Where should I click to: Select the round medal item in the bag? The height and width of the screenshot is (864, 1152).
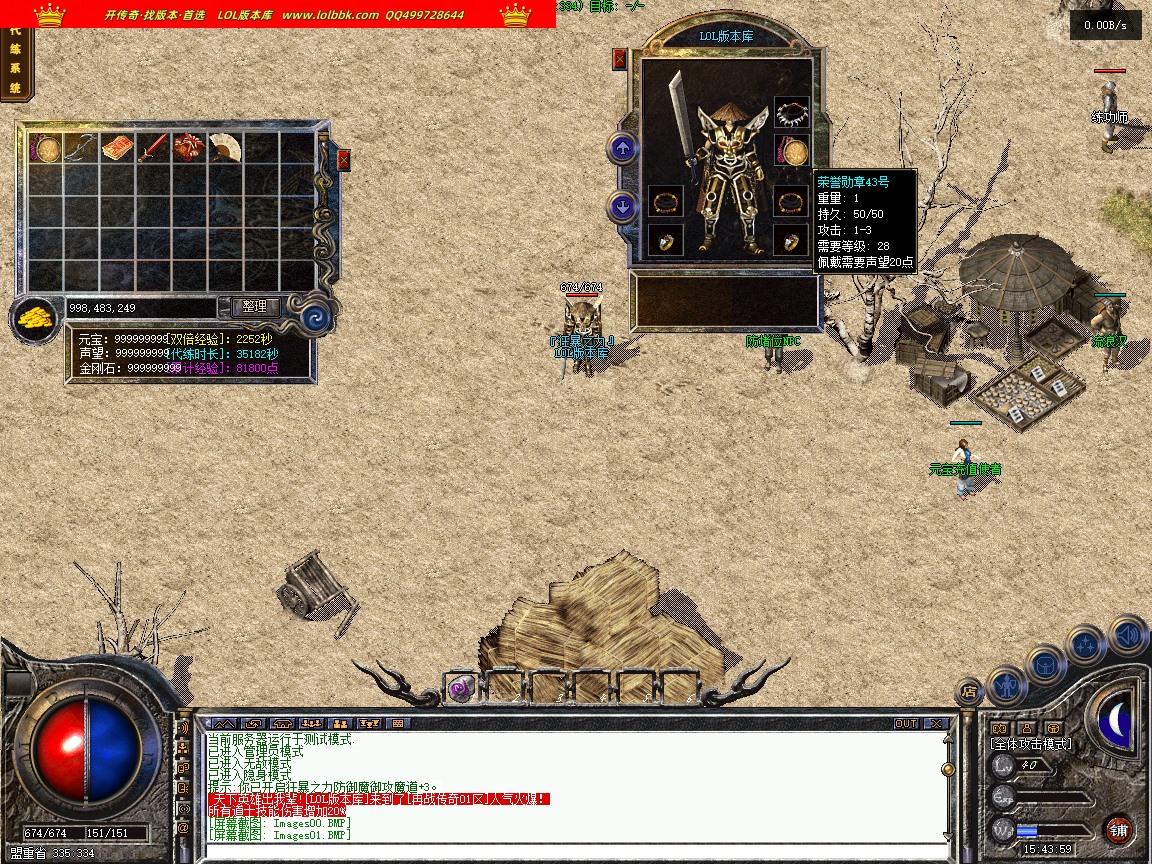[45, 149]
